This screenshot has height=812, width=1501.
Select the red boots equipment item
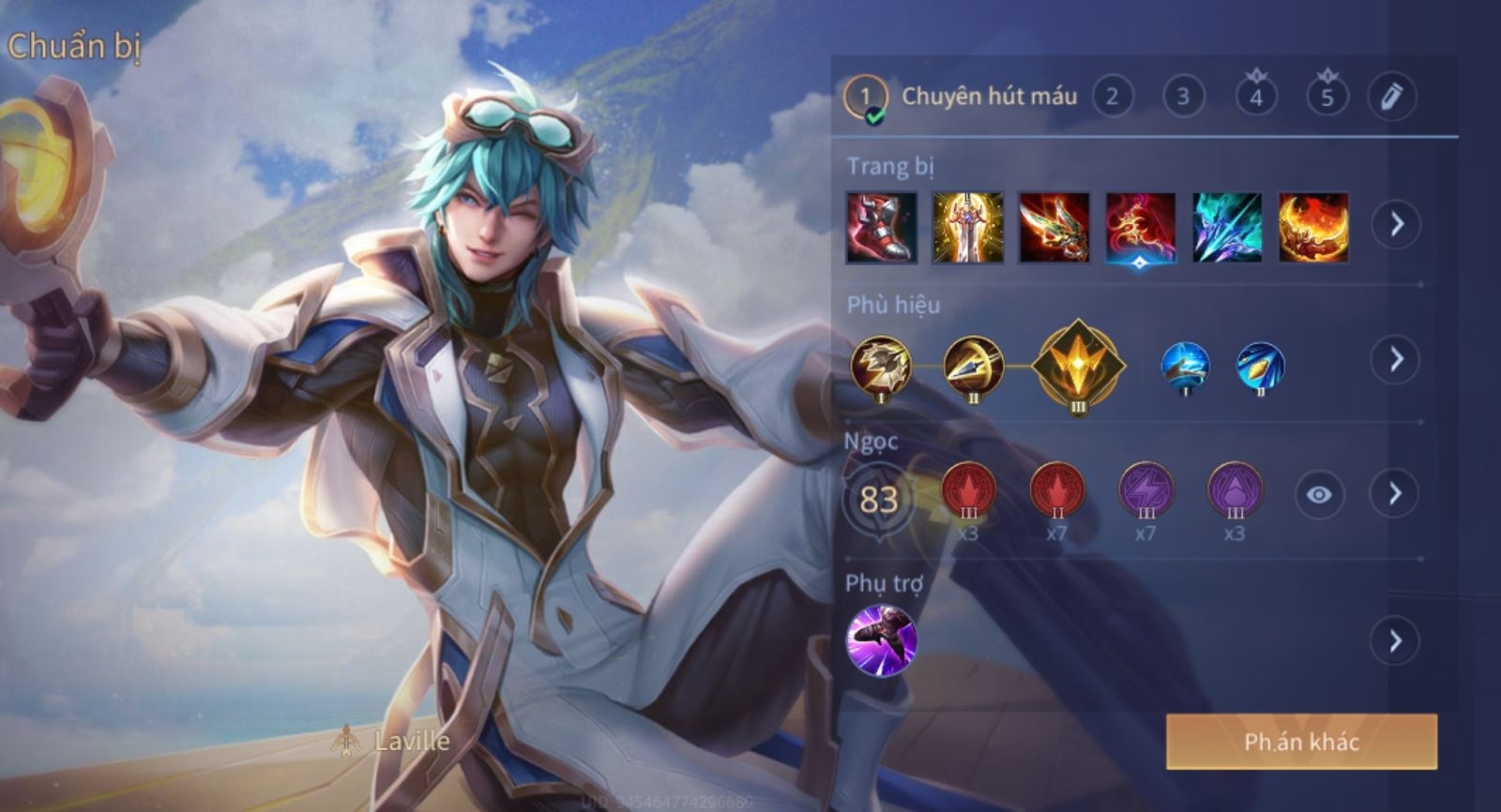click(881, 228)
